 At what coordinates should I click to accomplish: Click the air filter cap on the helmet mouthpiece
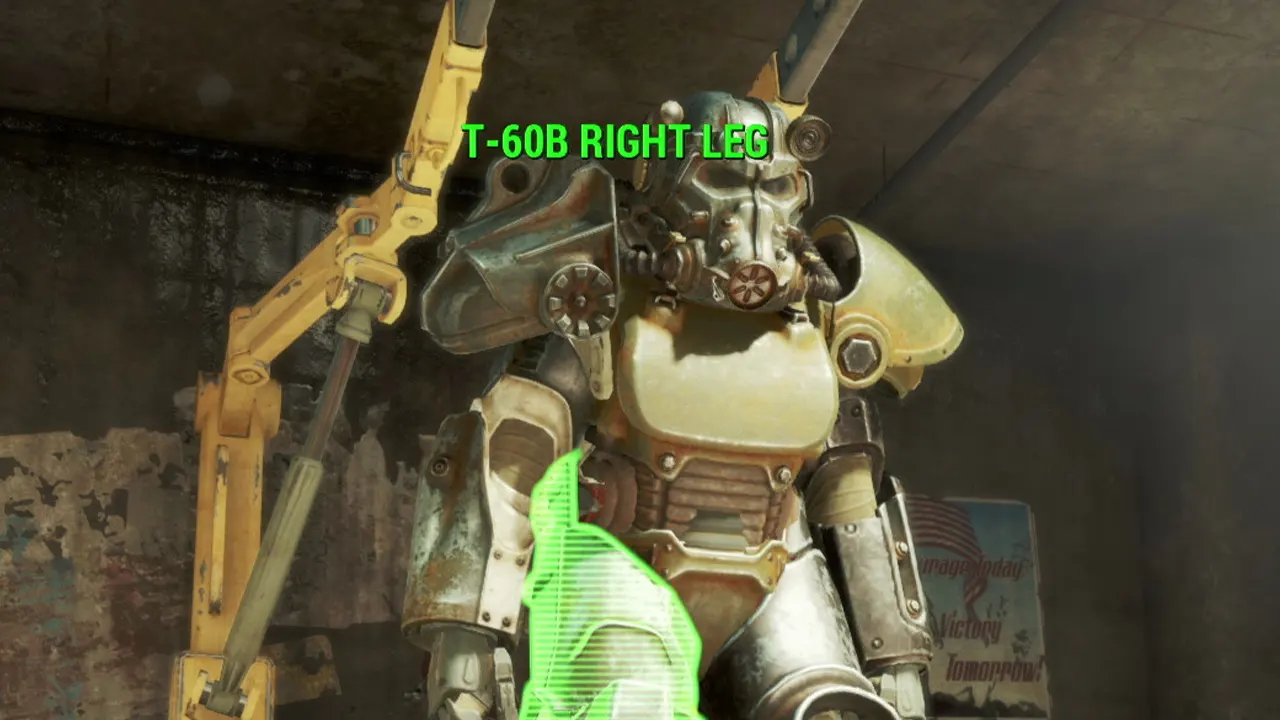click(x=748, y=283)
